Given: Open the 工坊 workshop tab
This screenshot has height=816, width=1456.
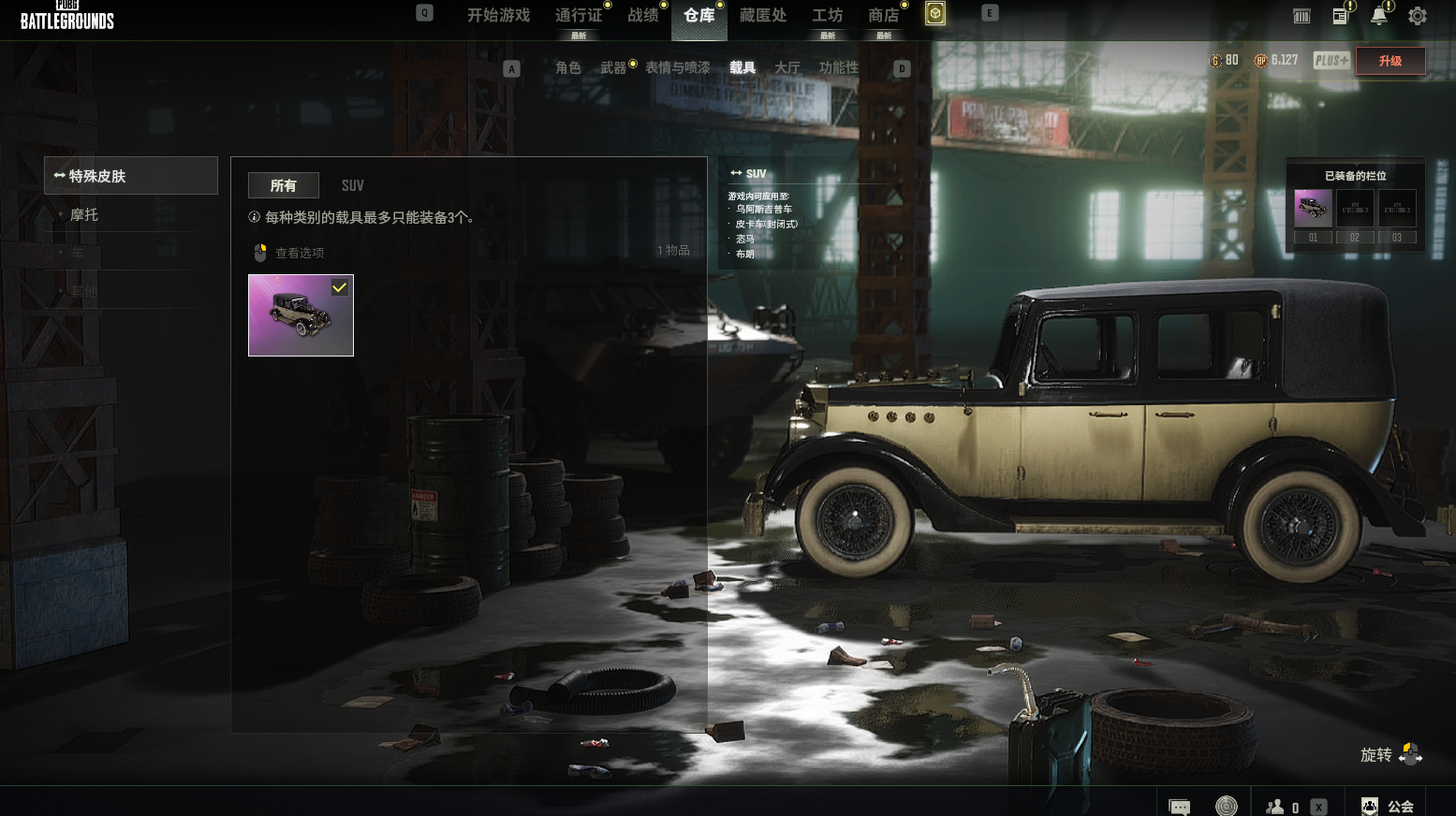Looking at the screenshot, I should tap(828, 16).
